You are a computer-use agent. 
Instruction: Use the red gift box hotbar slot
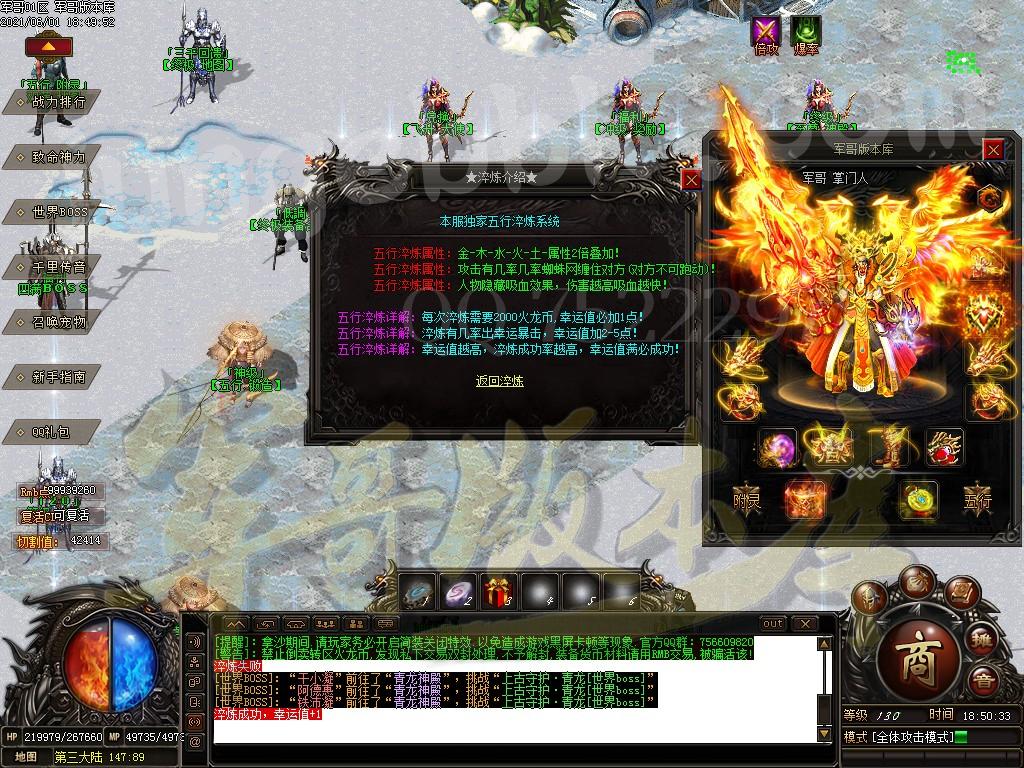click(499, 591)
